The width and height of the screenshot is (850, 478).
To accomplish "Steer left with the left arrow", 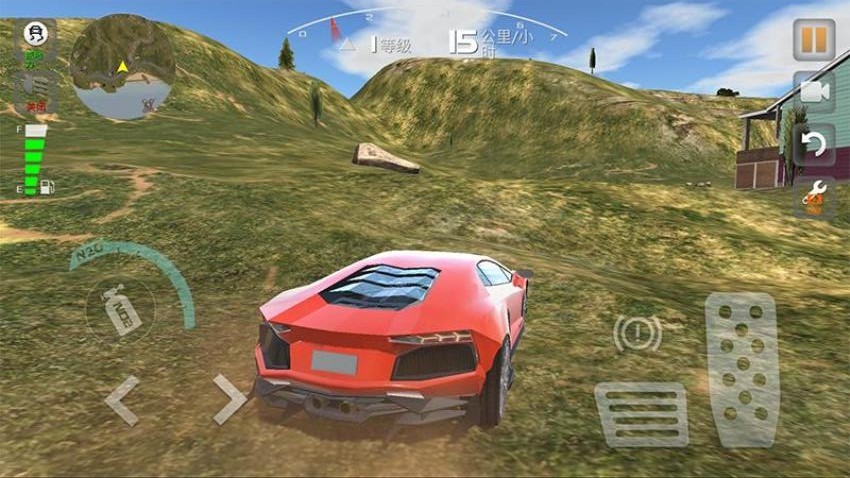I will pyautogui.click(x=122, y=401).
